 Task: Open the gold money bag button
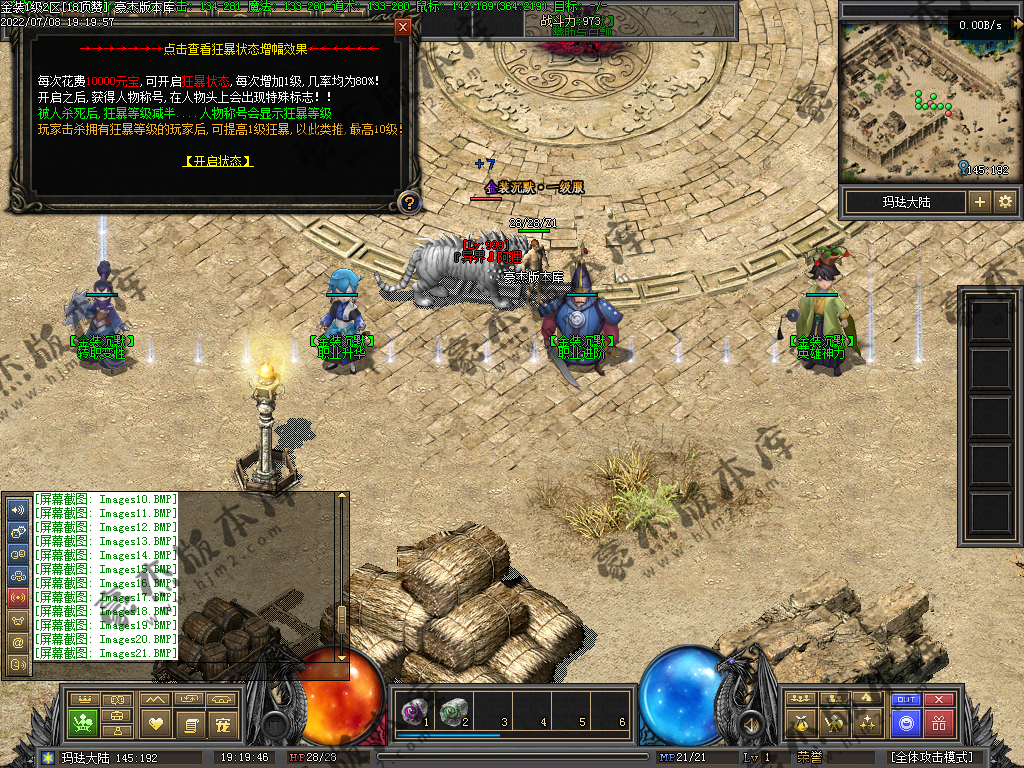[800, 722]
